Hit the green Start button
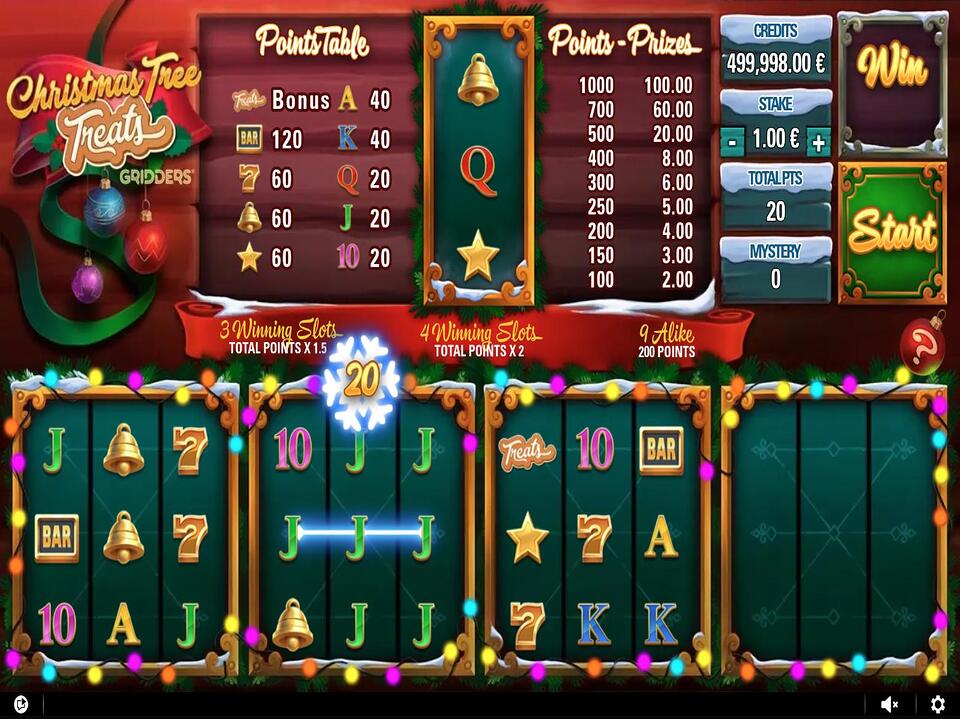This screenshot has width=960, height=719. pyautogui.click(x=892, y=232)
